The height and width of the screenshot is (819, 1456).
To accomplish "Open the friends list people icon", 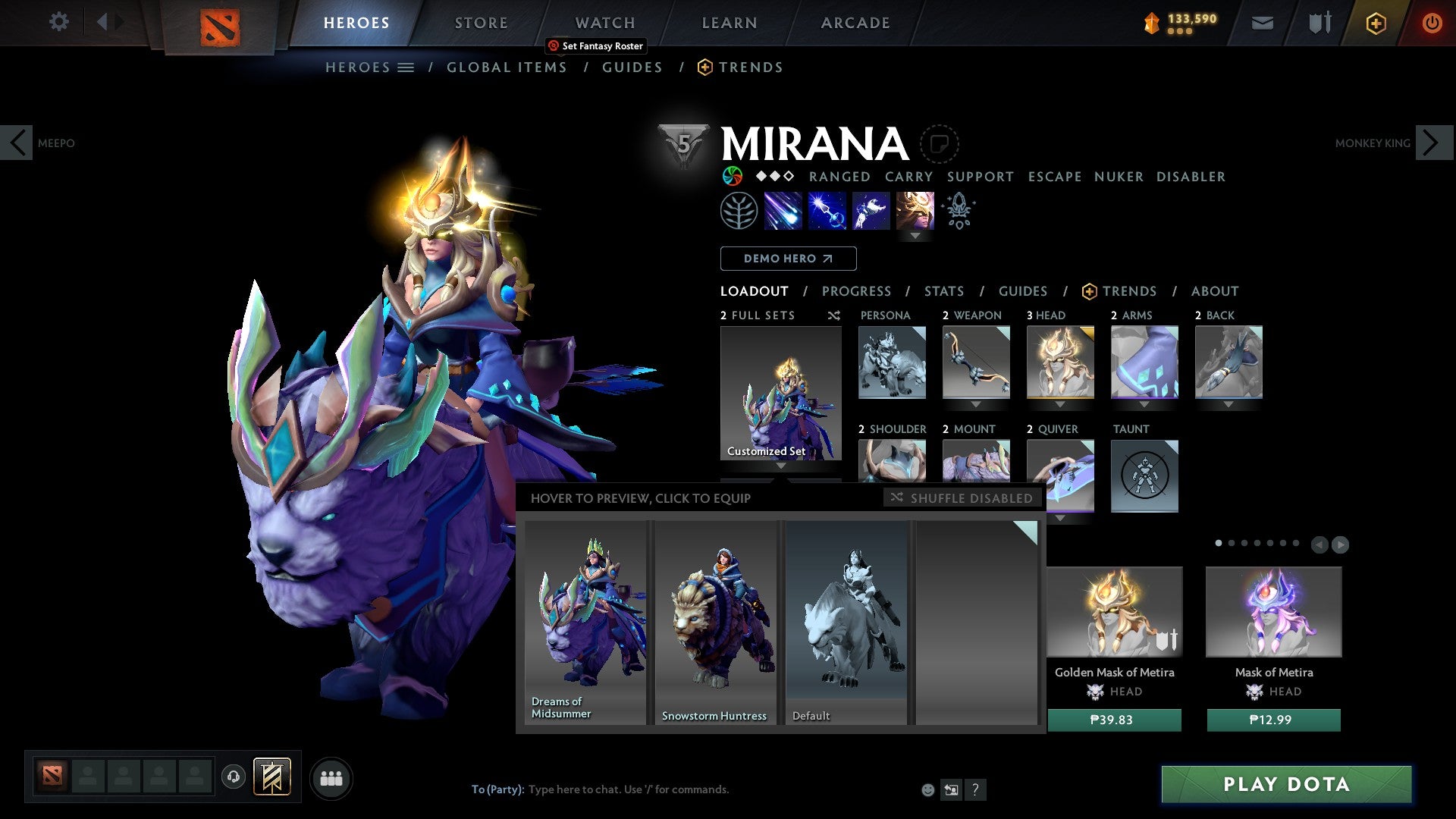I will click(x=331, y=777).
